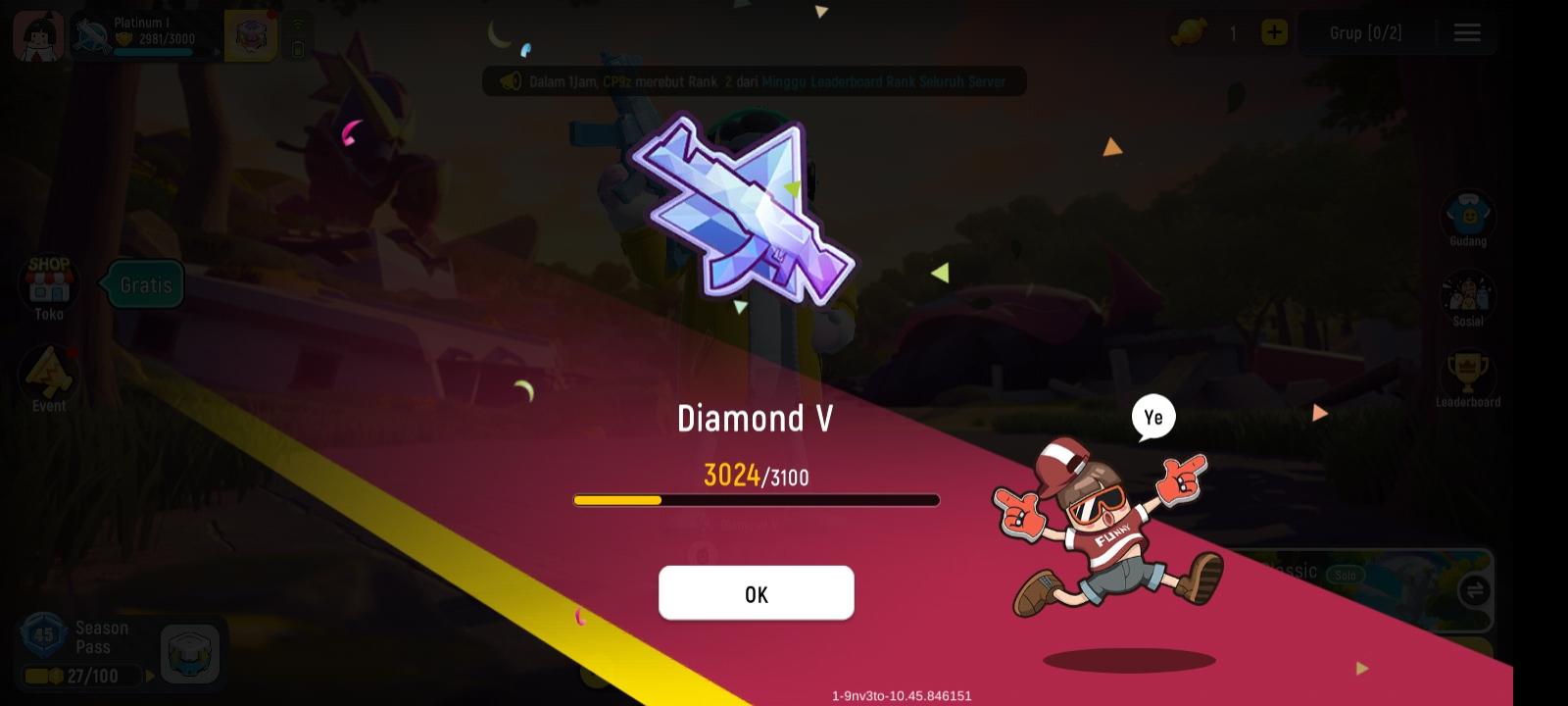Open the Season Pass level 45 badge
This screenshot has width=1568, height=706.
(41, 637)
